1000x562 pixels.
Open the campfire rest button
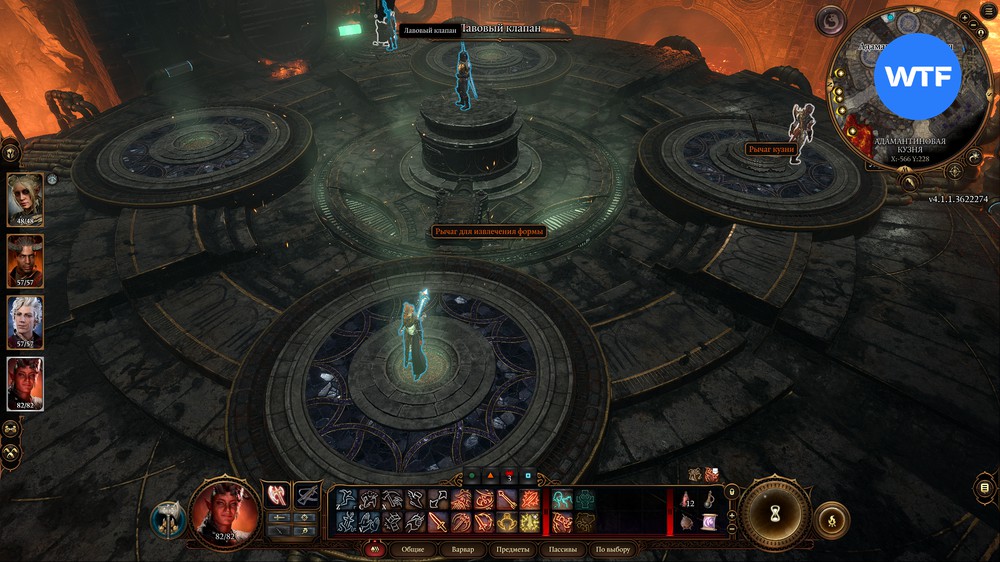coord(832,520)
